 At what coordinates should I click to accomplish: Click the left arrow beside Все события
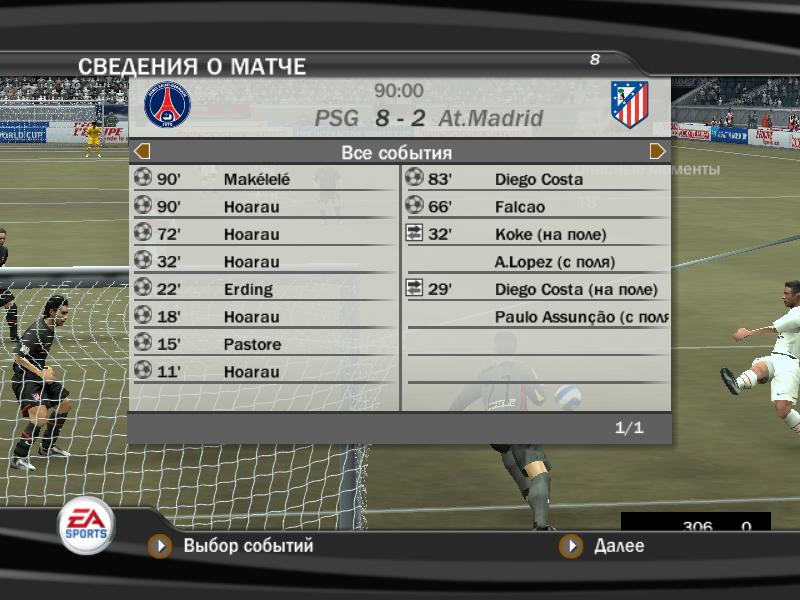(x=142, y=152)
